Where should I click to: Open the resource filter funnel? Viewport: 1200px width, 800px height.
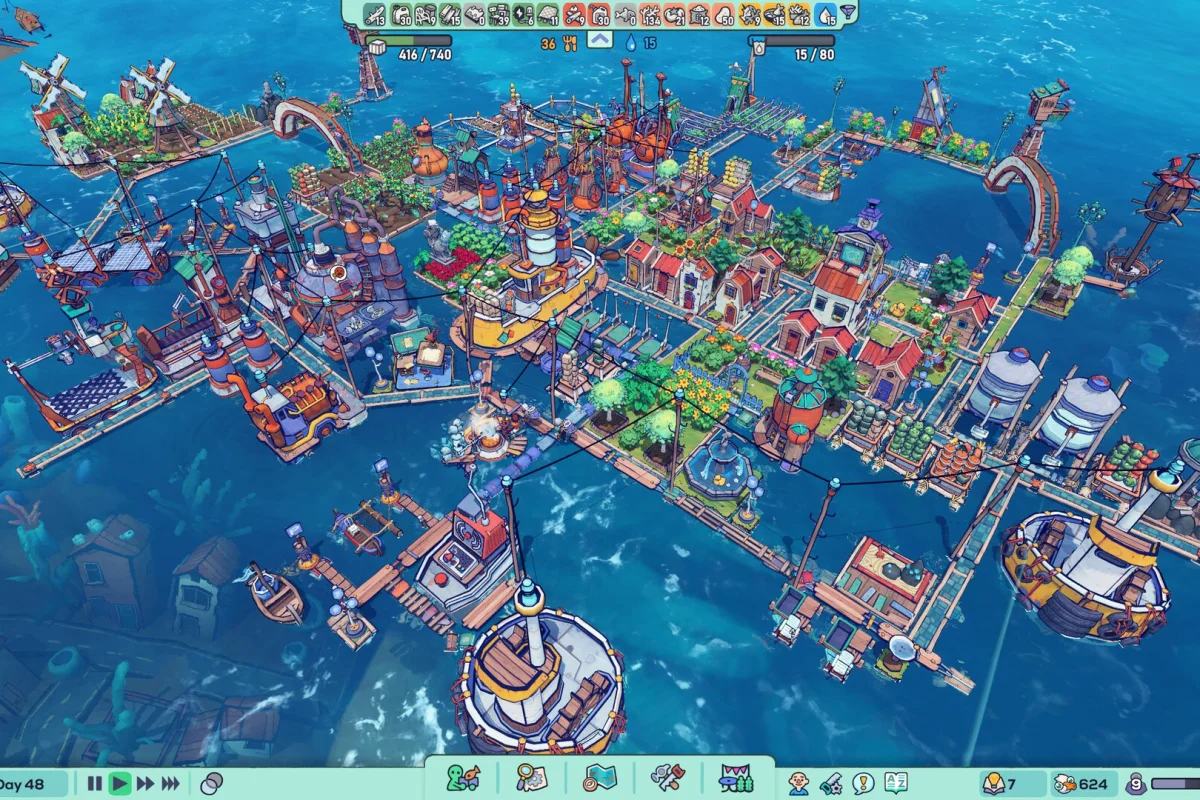(848, 14)
